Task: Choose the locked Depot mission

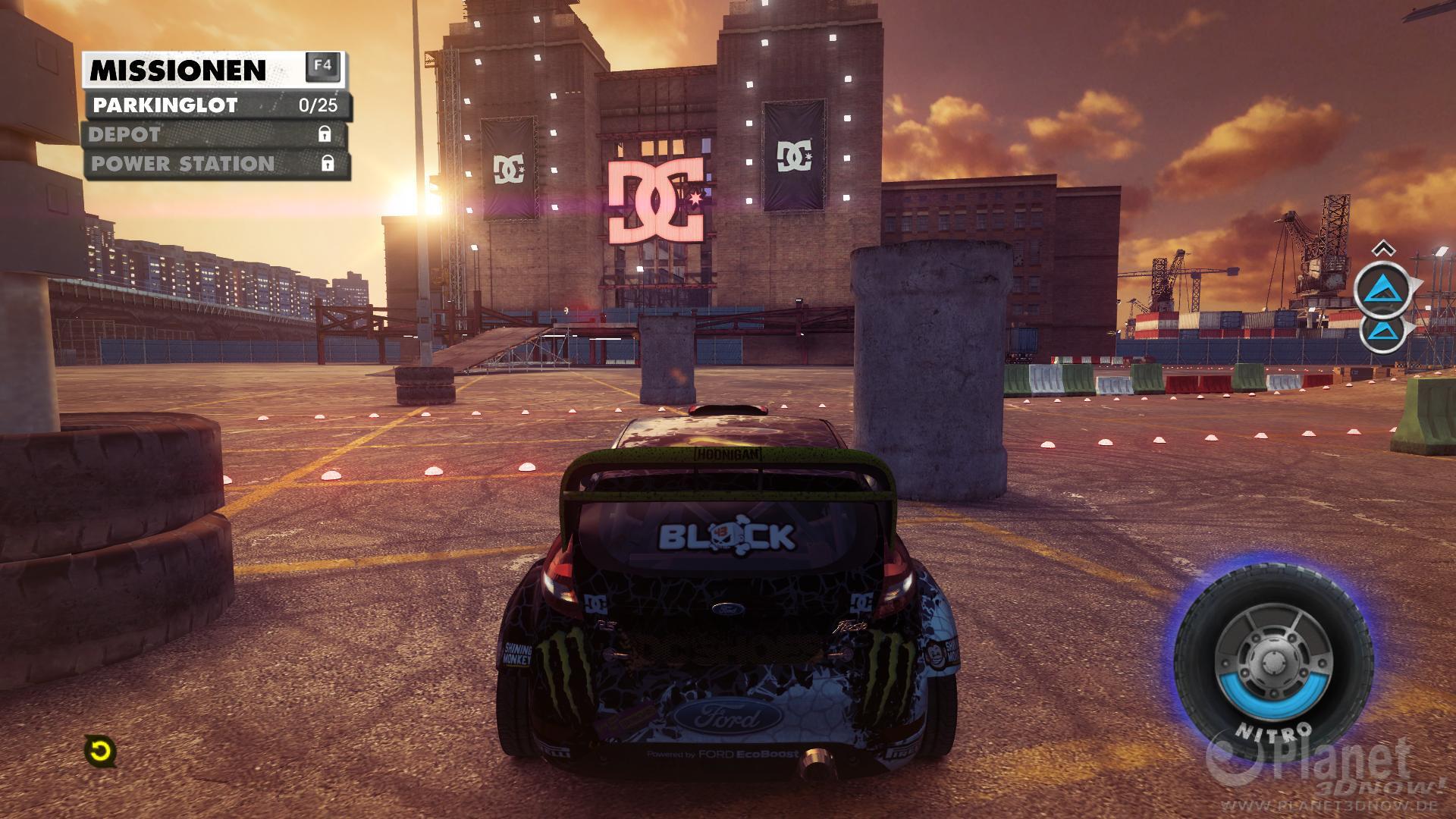Action: tap(215, 135)
